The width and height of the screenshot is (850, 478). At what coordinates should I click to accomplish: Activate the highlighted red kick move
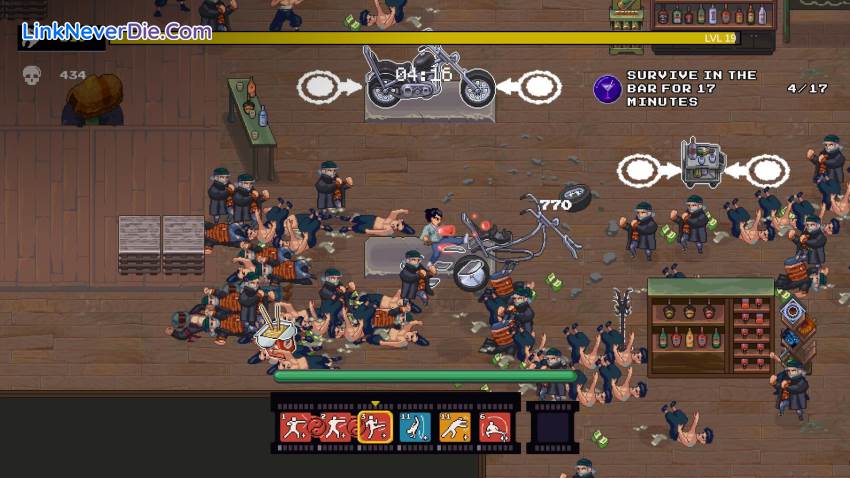pyautogui.click(x=374, y=428)
